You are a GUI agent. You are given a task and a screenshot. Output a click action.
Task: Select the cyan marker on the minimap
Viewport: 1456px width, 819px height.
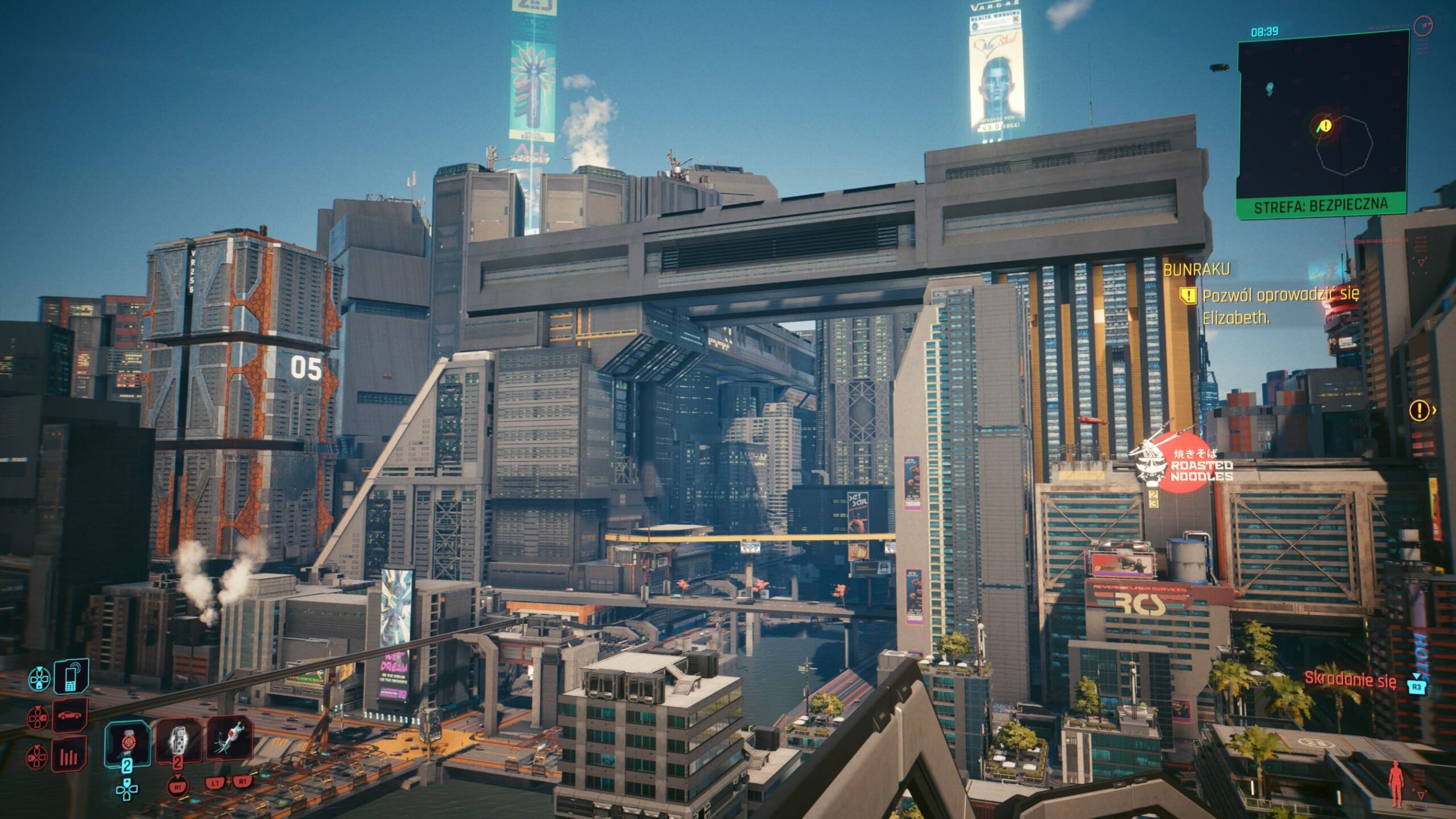[1269, 88]
